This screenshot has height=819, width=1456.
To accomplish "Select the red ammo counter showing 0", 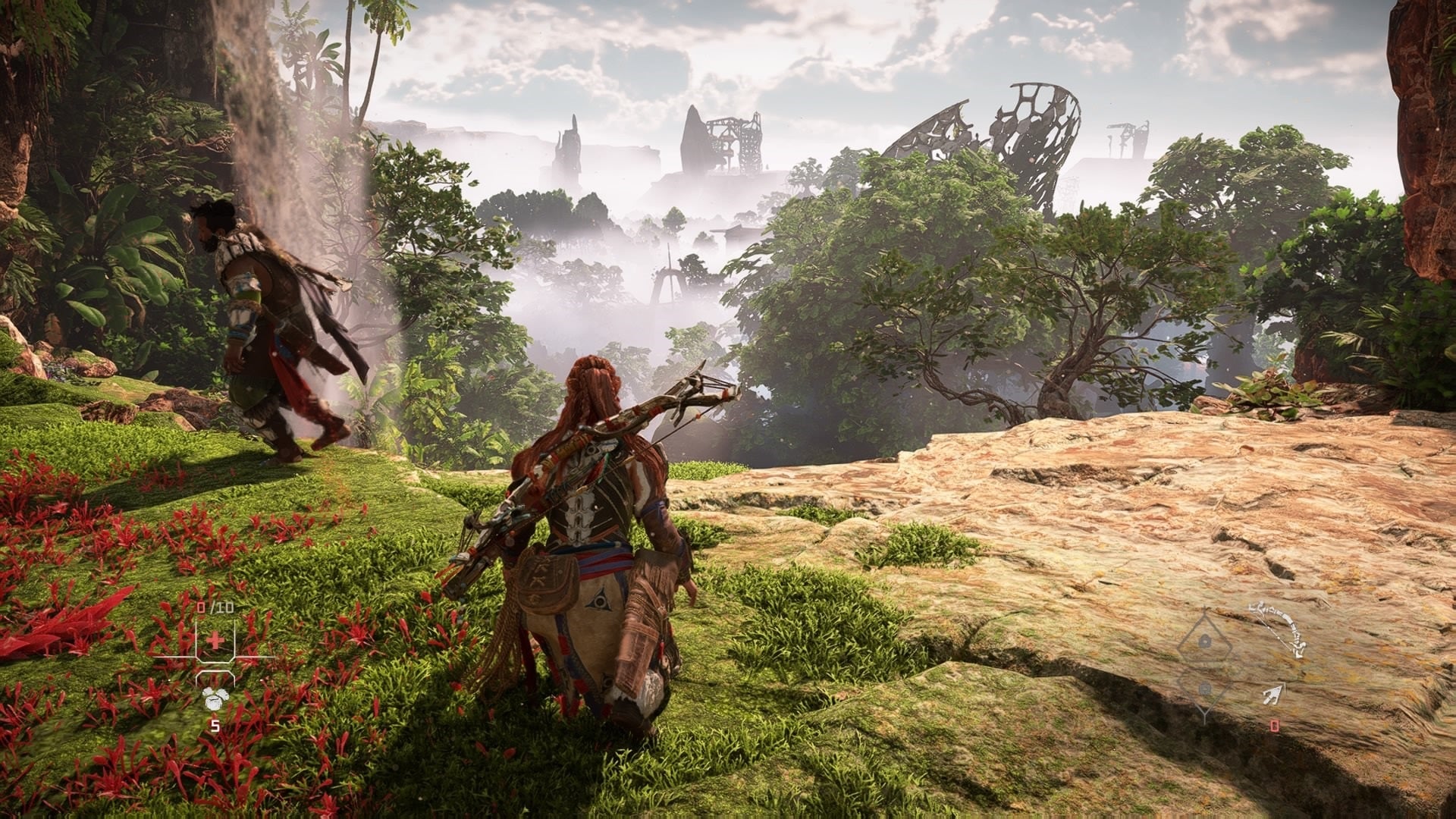I will coord(1274,726).
